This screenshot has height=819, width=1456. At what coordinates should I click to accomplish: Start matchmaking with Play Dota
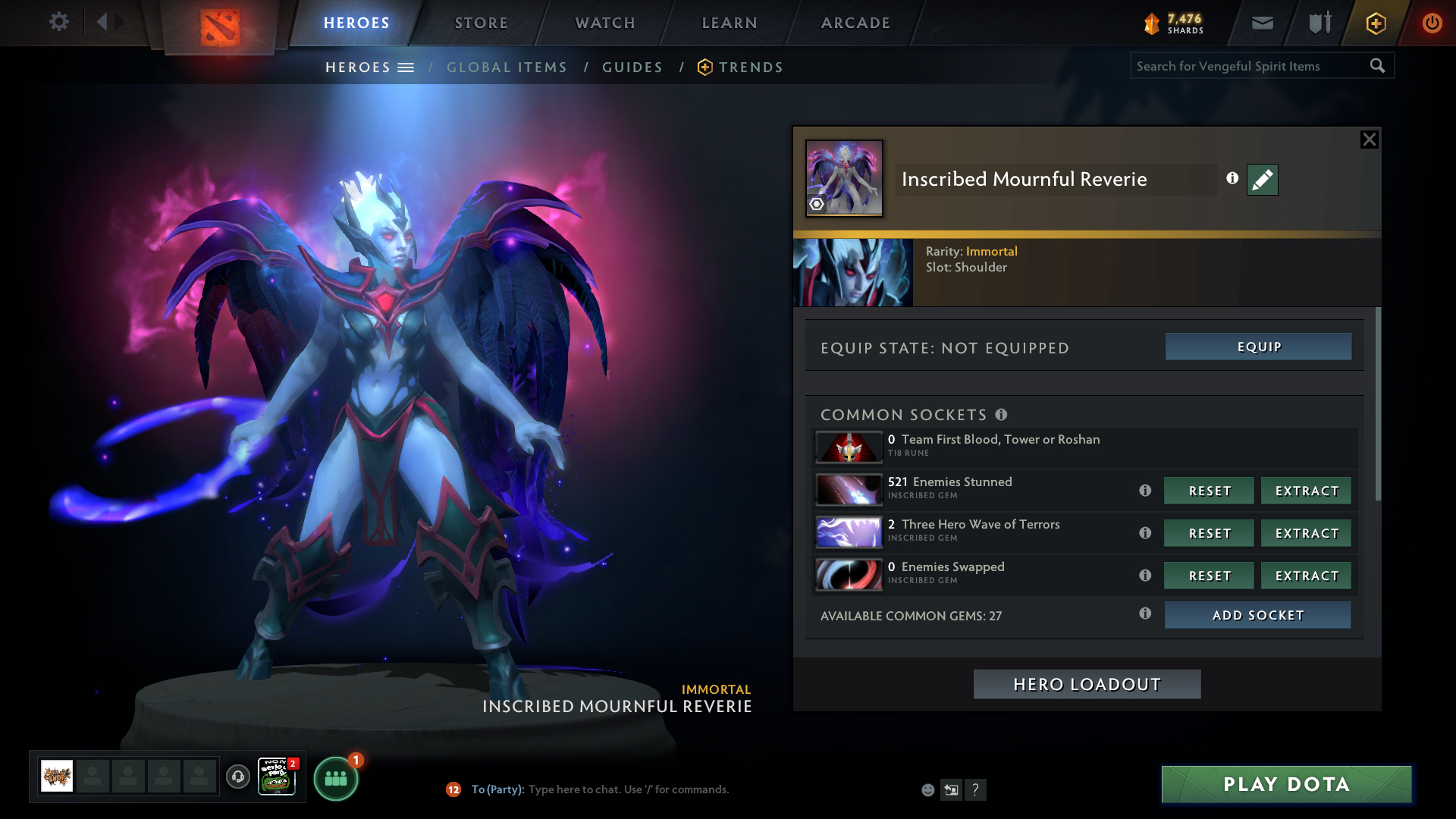coord(1286,784)
